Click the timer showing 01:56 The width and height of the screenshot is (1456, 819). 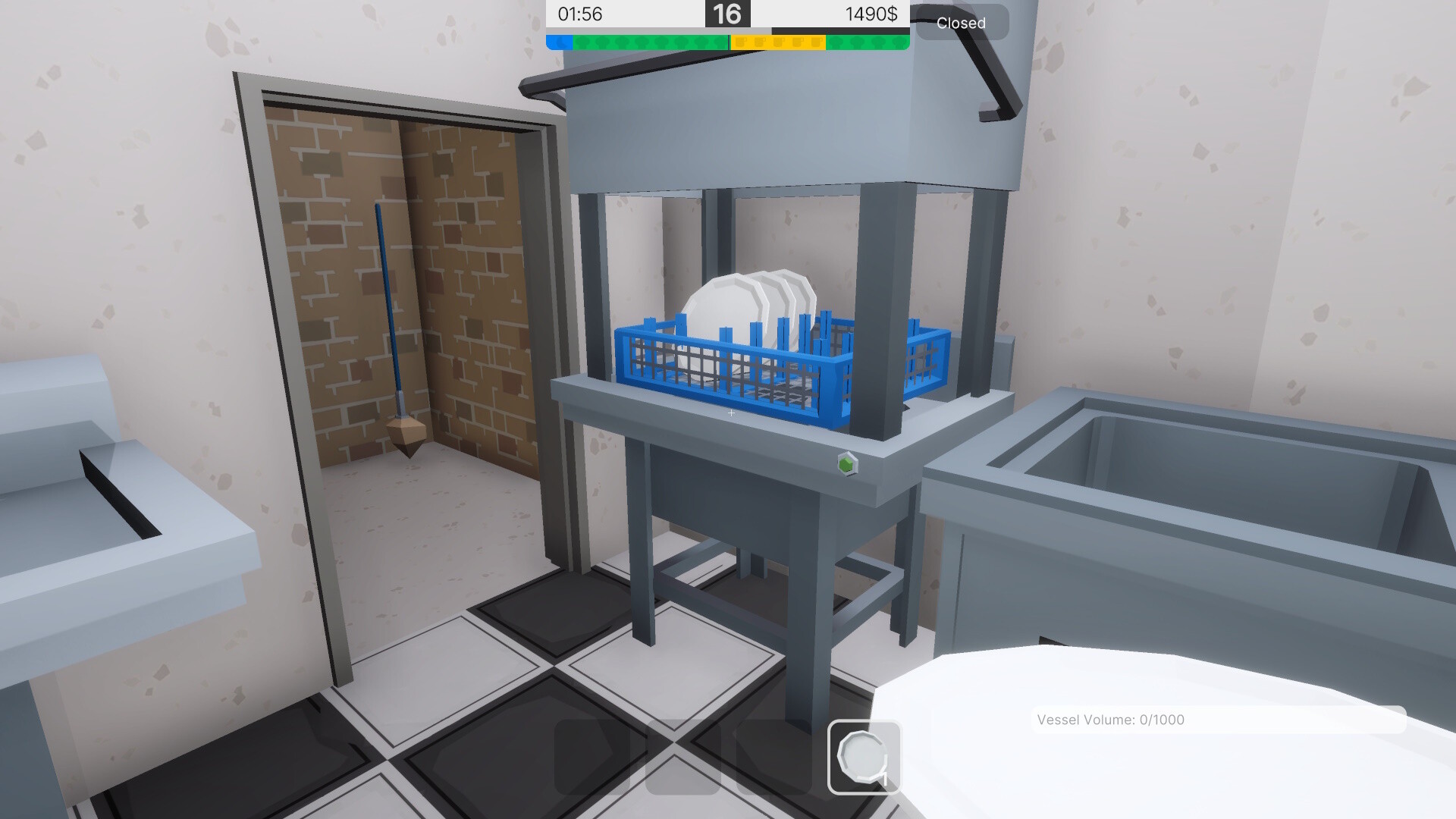(580, 13)
